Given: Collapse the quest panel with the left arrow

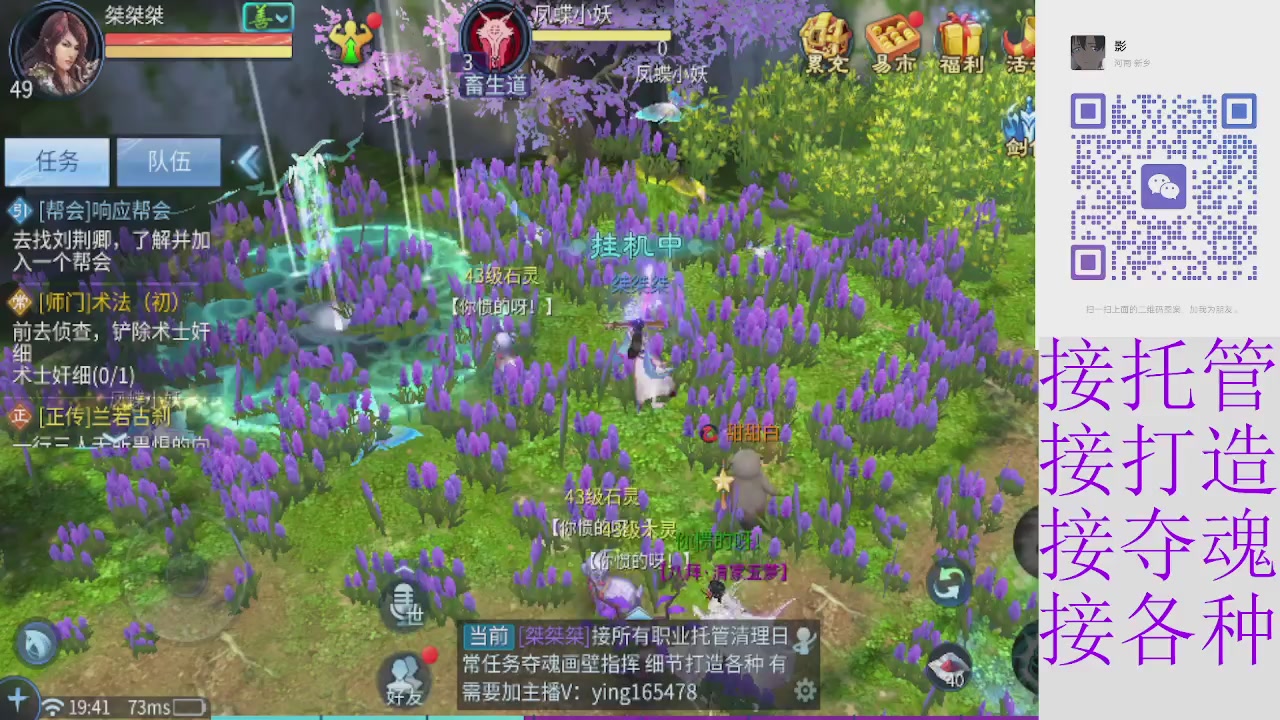Looking at the screenshot, I should tap(250, 163).
